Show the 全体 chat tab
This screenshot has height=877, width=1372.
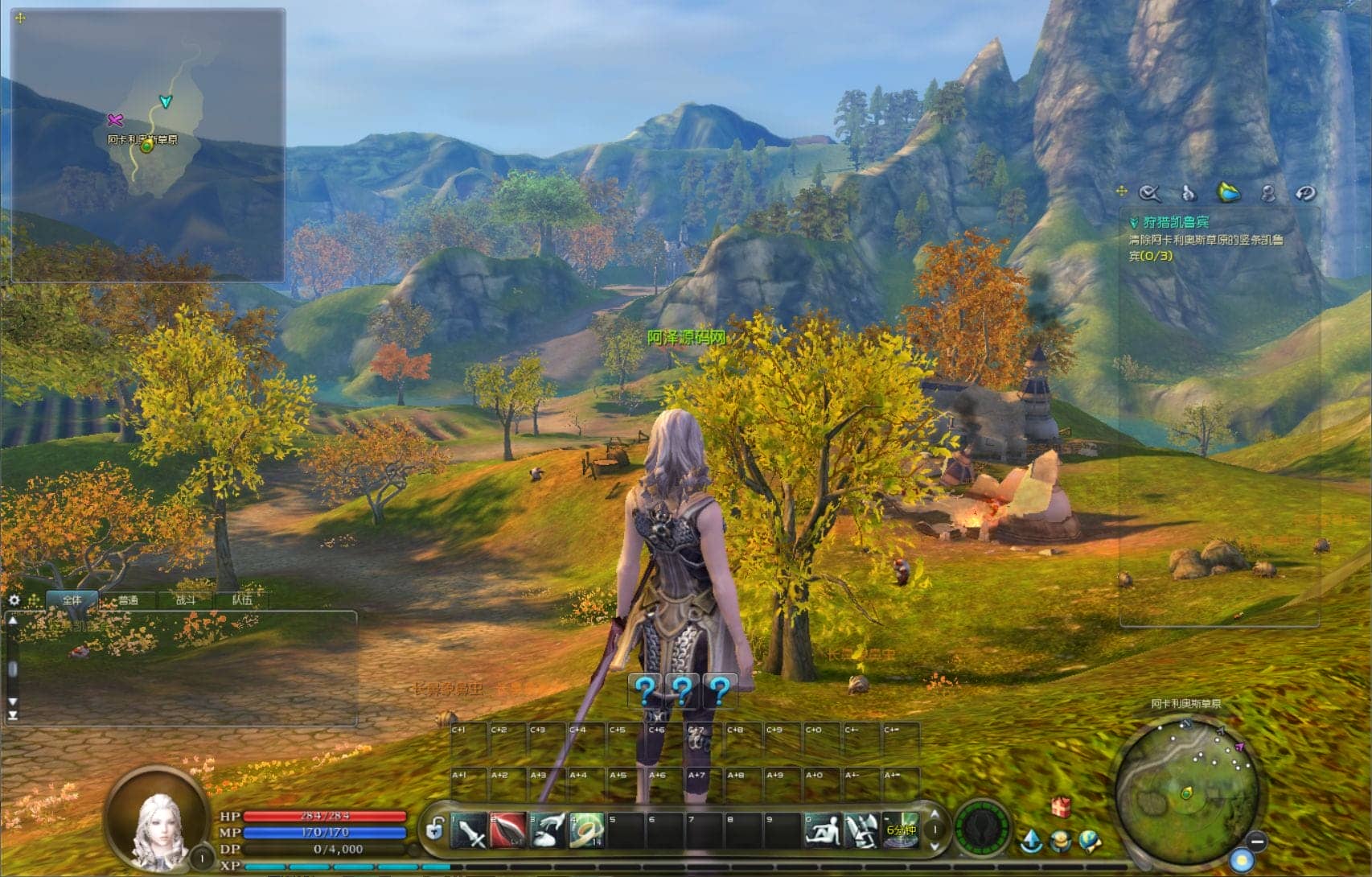point(72,600)
